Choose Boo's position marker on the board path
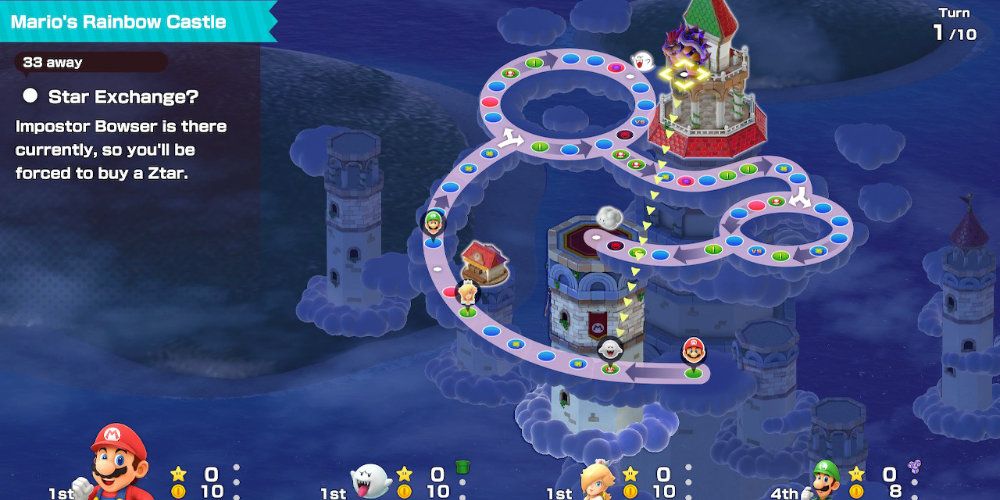Image resolution: width=1000 pixels, height=500 pixels. 608,349
